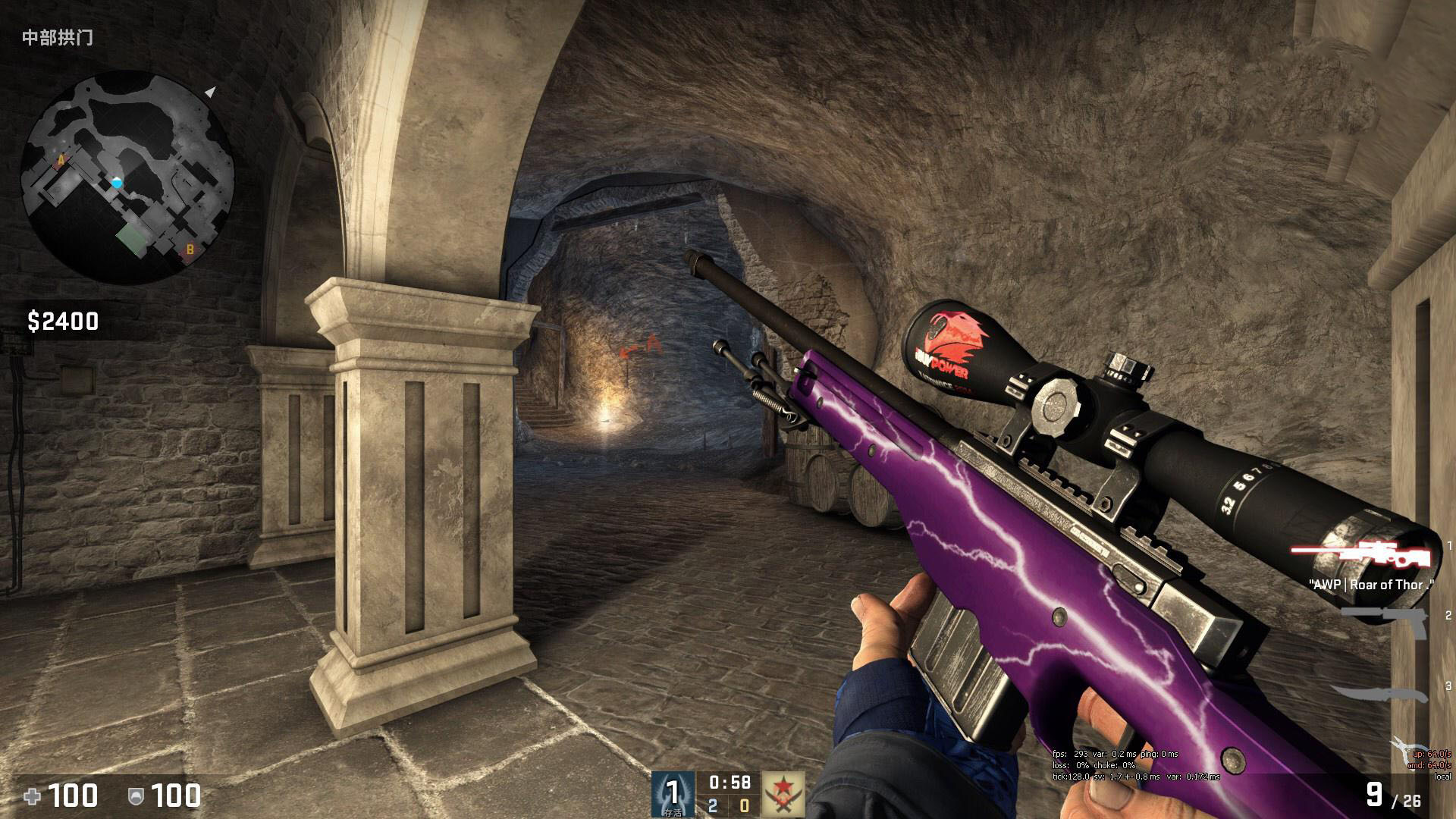Click the $2400 money display
The height and width of the screenshot is (819, 1456).
tap(64, 320)
